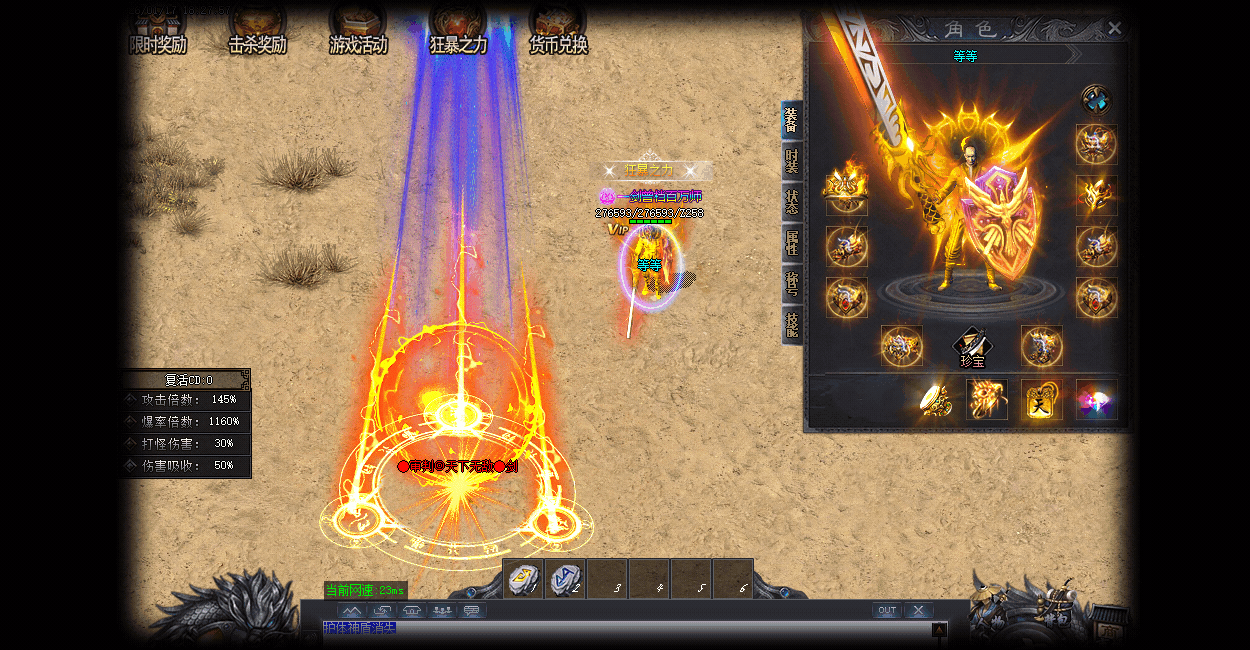Select the golden ring equipment slot

click(935, 399)
